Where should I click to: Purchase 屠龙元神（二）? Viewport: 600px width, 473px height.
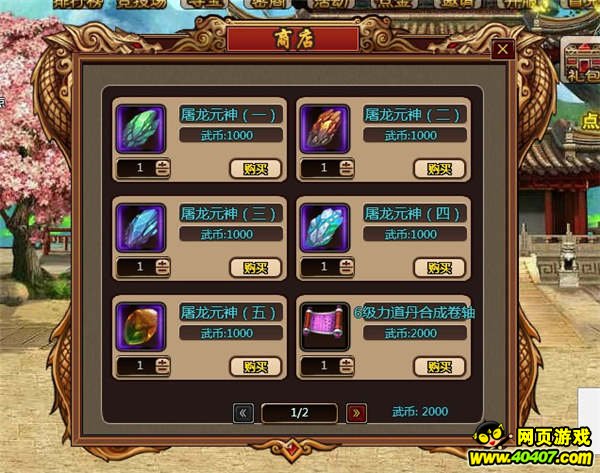pos(439,168)
